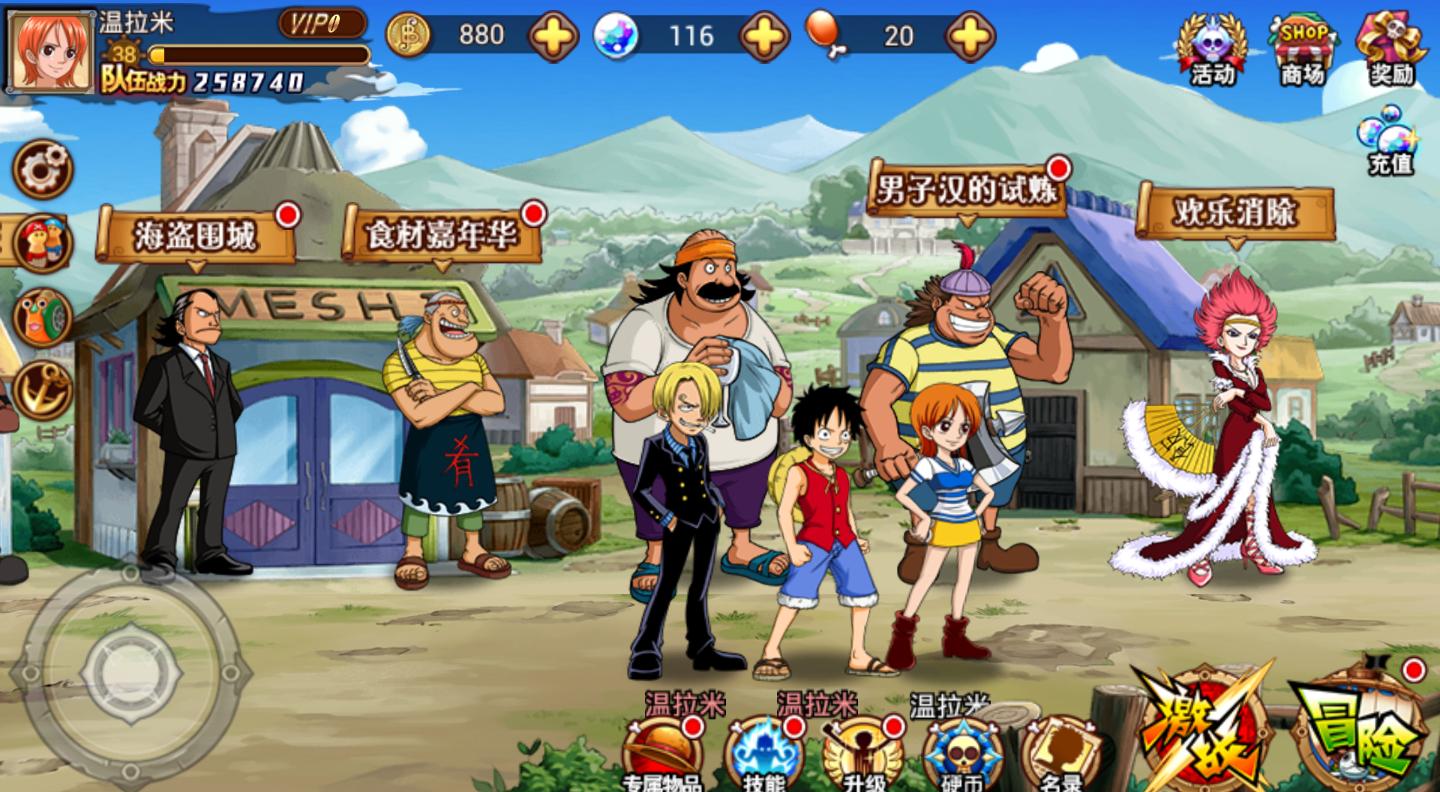Image resolution: width=1440 pixels, height=792 pixels.
Task: Select the golden anchor icon
Action: (x=43, y=389)
